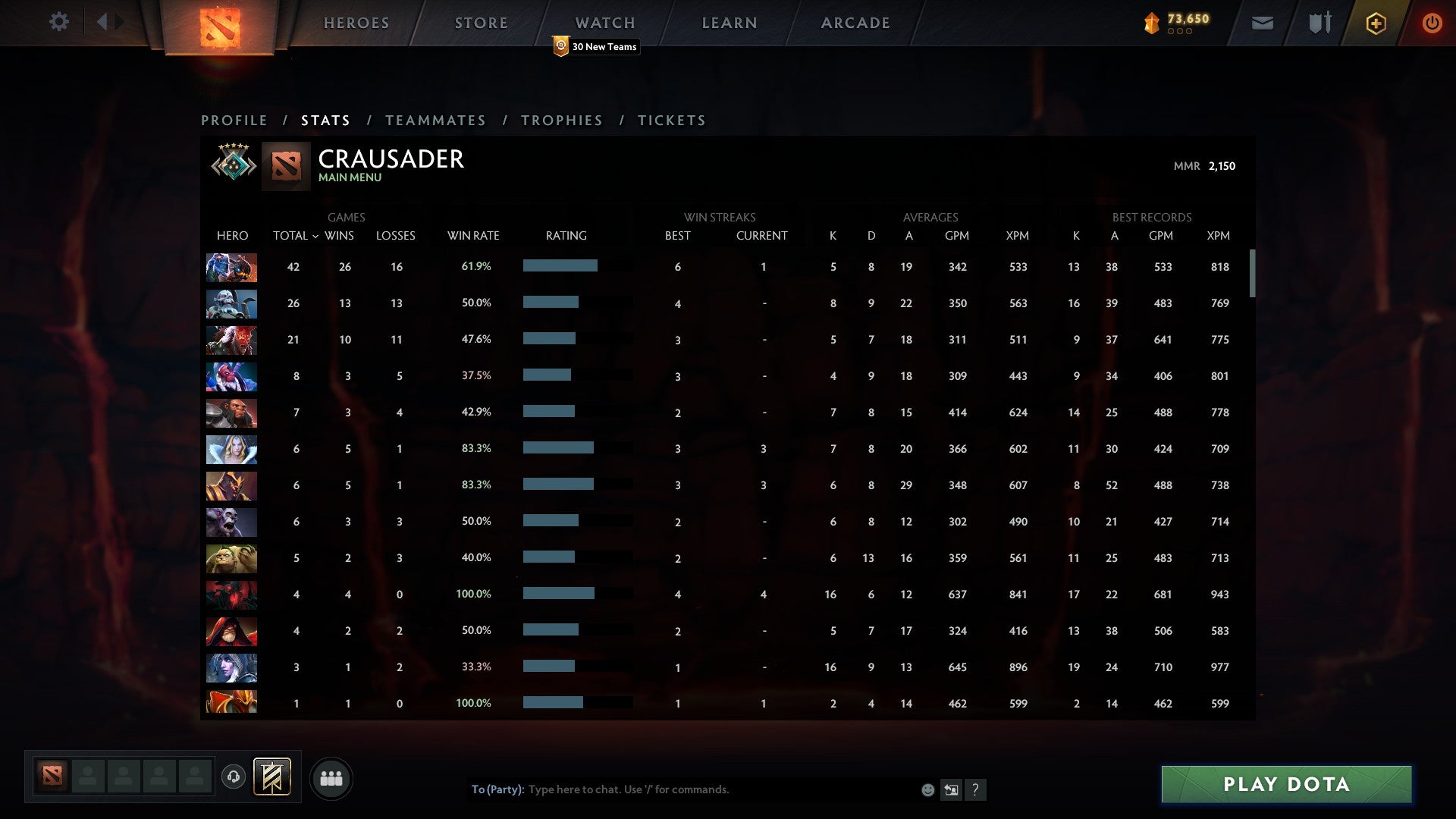Image resolution: width=1456 pixels, height=819 pixels.
Task: Open the Dota Plus subscription icon
Action: tap(1376, 23)
